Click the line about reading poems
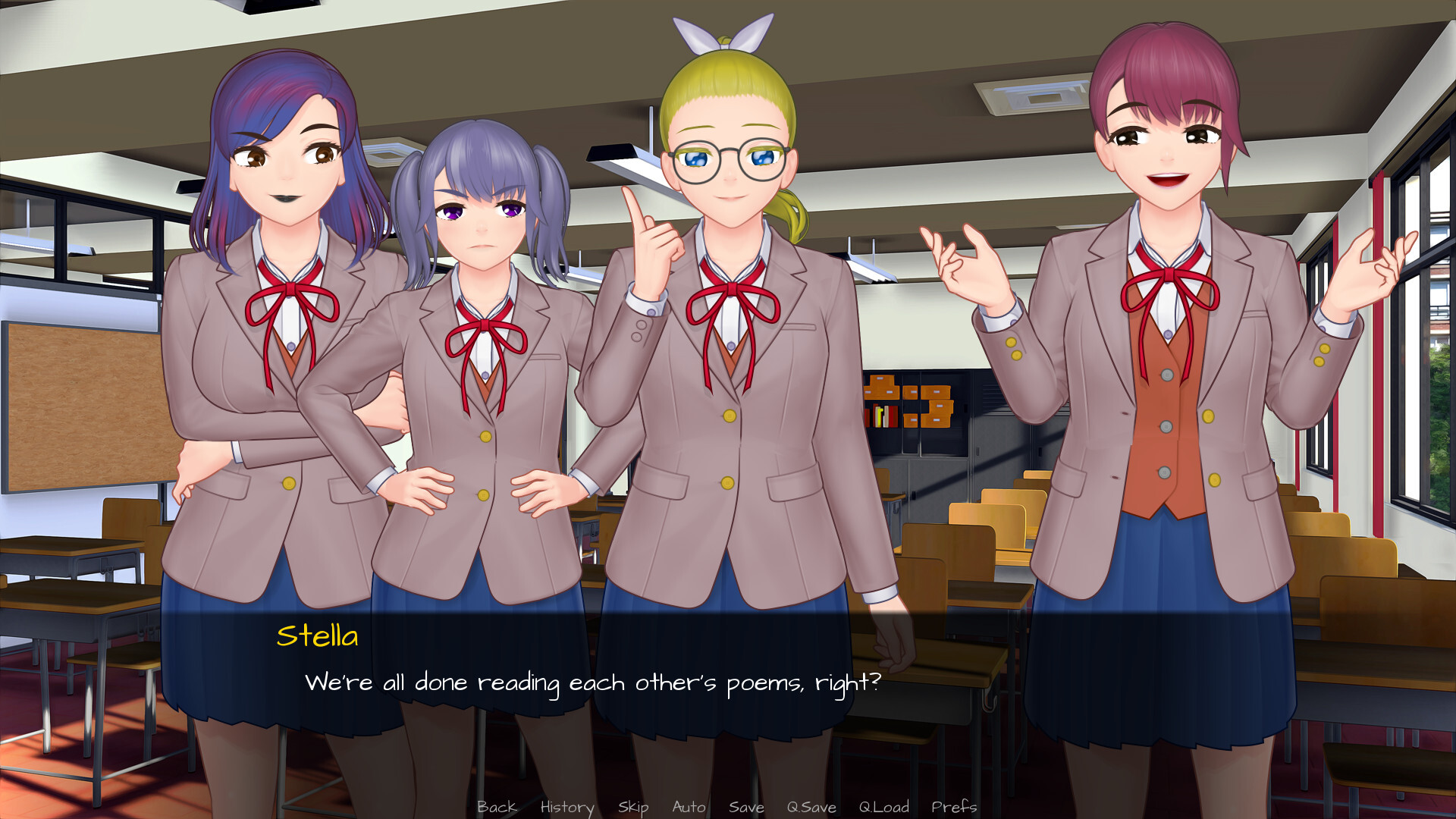This screenshot has width=1456, height=819. [x=594, y=682]
